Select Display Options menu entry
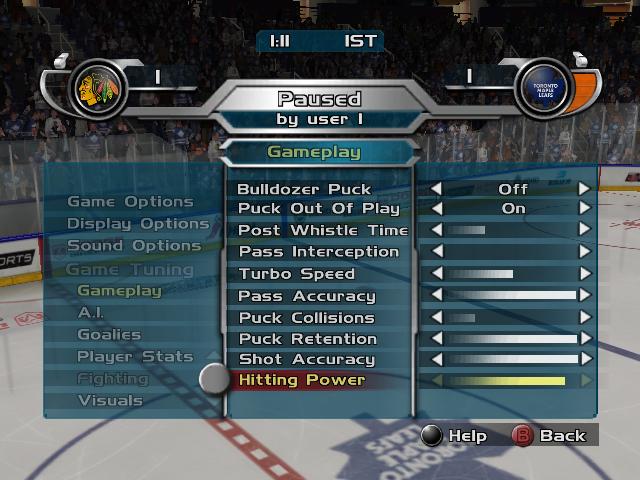This screenshot has width=640, height=480. 137,224
